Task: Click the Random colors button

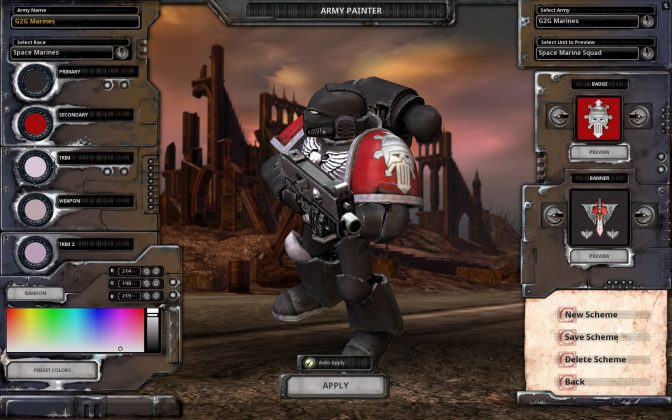Action: point(35,294)
